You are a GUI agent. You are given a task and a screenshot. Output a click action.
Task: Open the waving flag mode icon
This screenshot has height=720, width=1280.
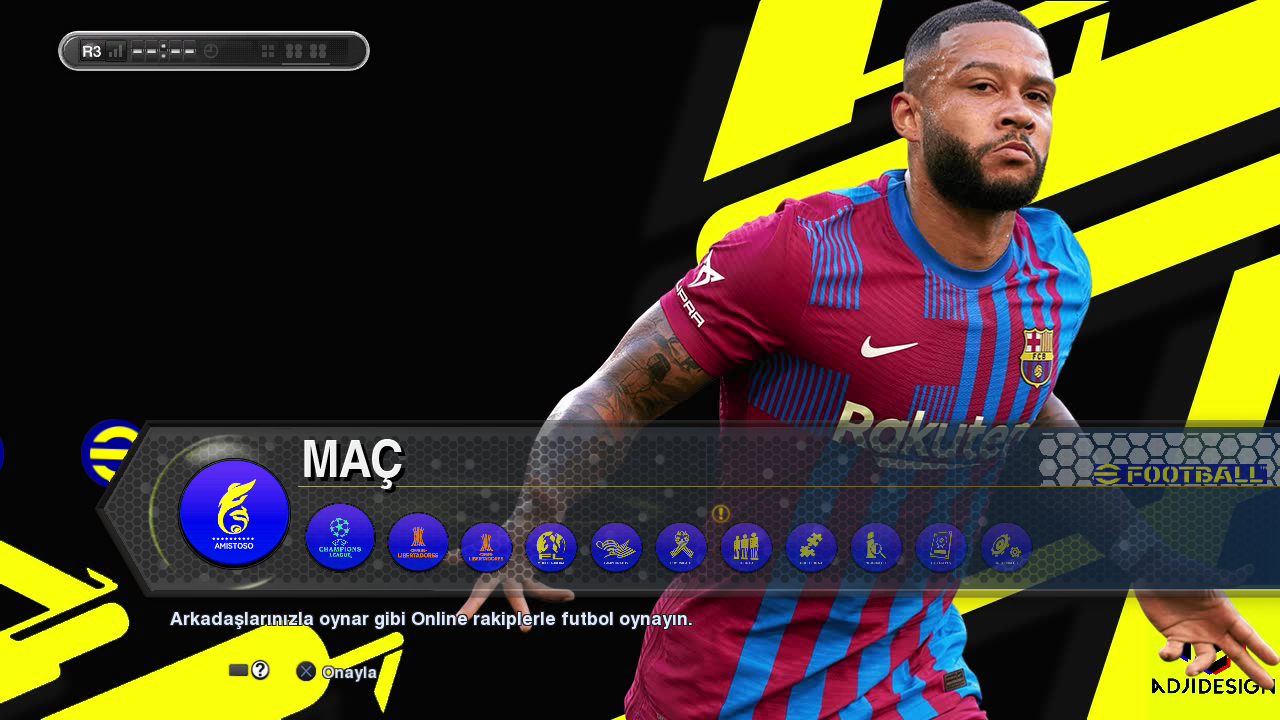(616, 548)
